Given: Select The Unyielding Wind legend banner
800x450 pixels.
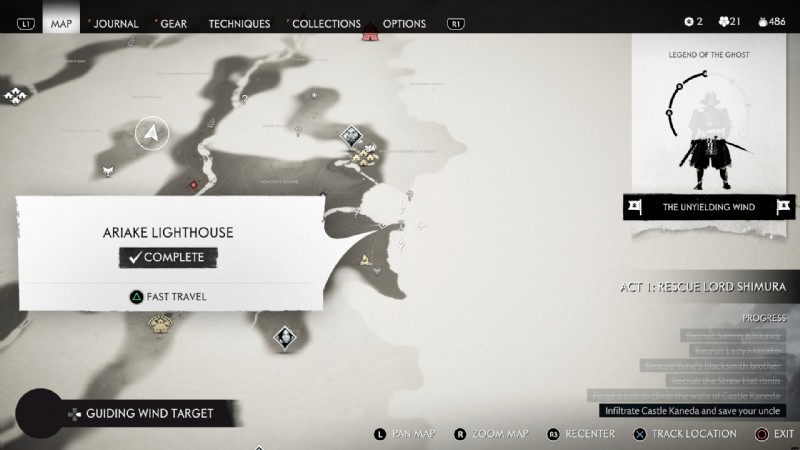Looking at the screenshot, I should (x=709, y=207).
